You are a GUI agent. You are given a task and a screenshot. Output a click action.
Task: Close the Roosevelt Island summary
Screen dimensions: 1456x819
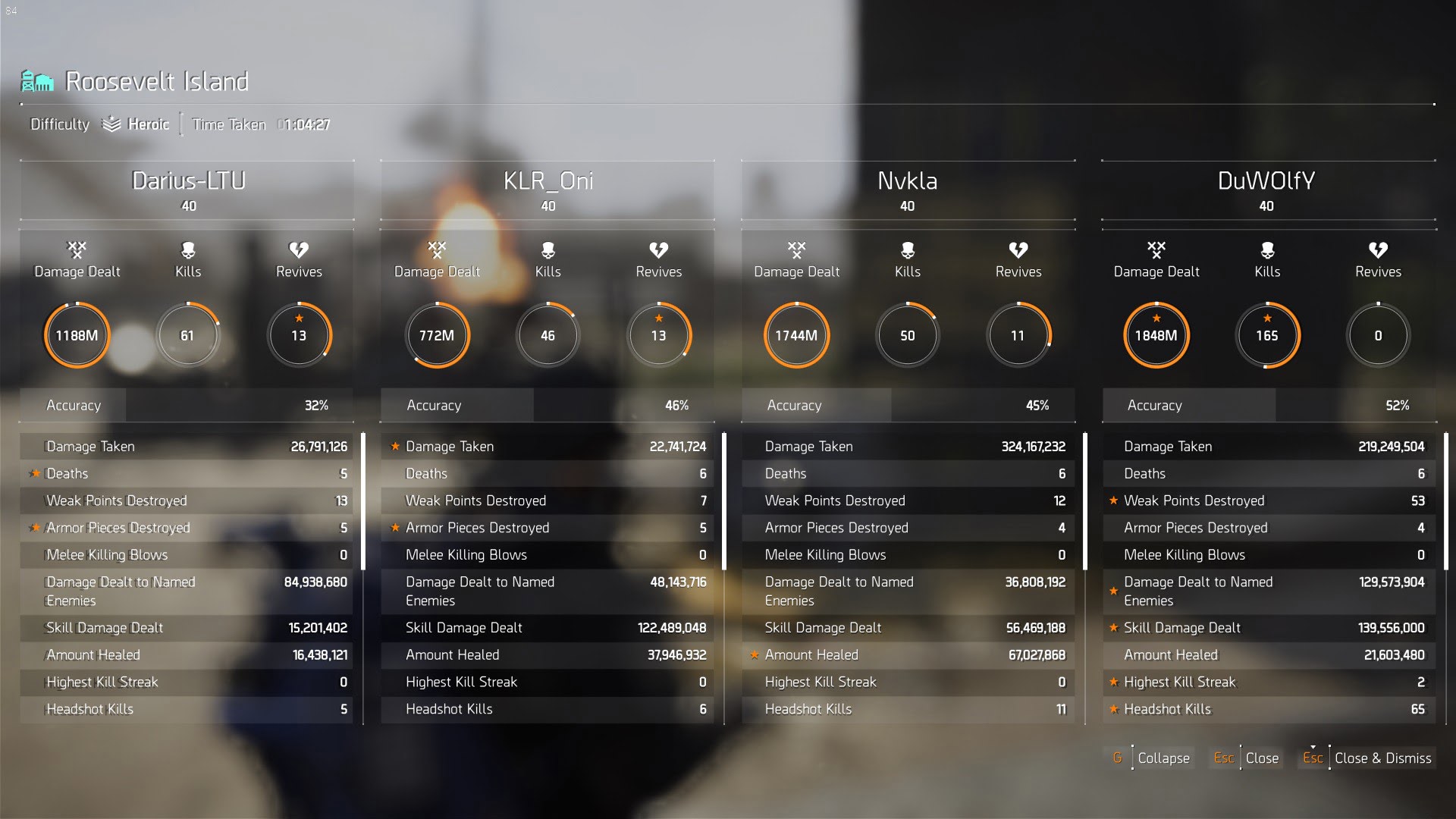tap(1247, 758)
